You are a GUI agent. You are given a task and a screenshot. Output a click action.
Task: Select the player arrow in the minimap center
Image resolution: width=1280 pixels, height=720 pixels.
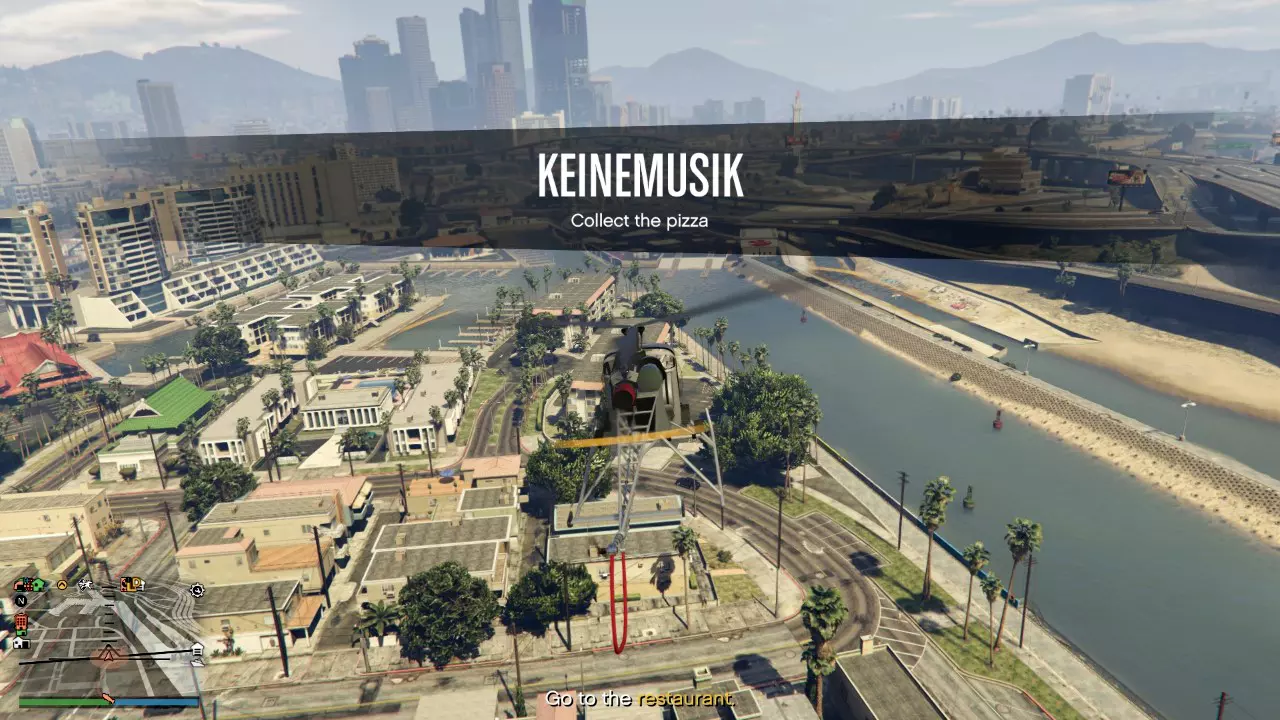click(107, 655)
